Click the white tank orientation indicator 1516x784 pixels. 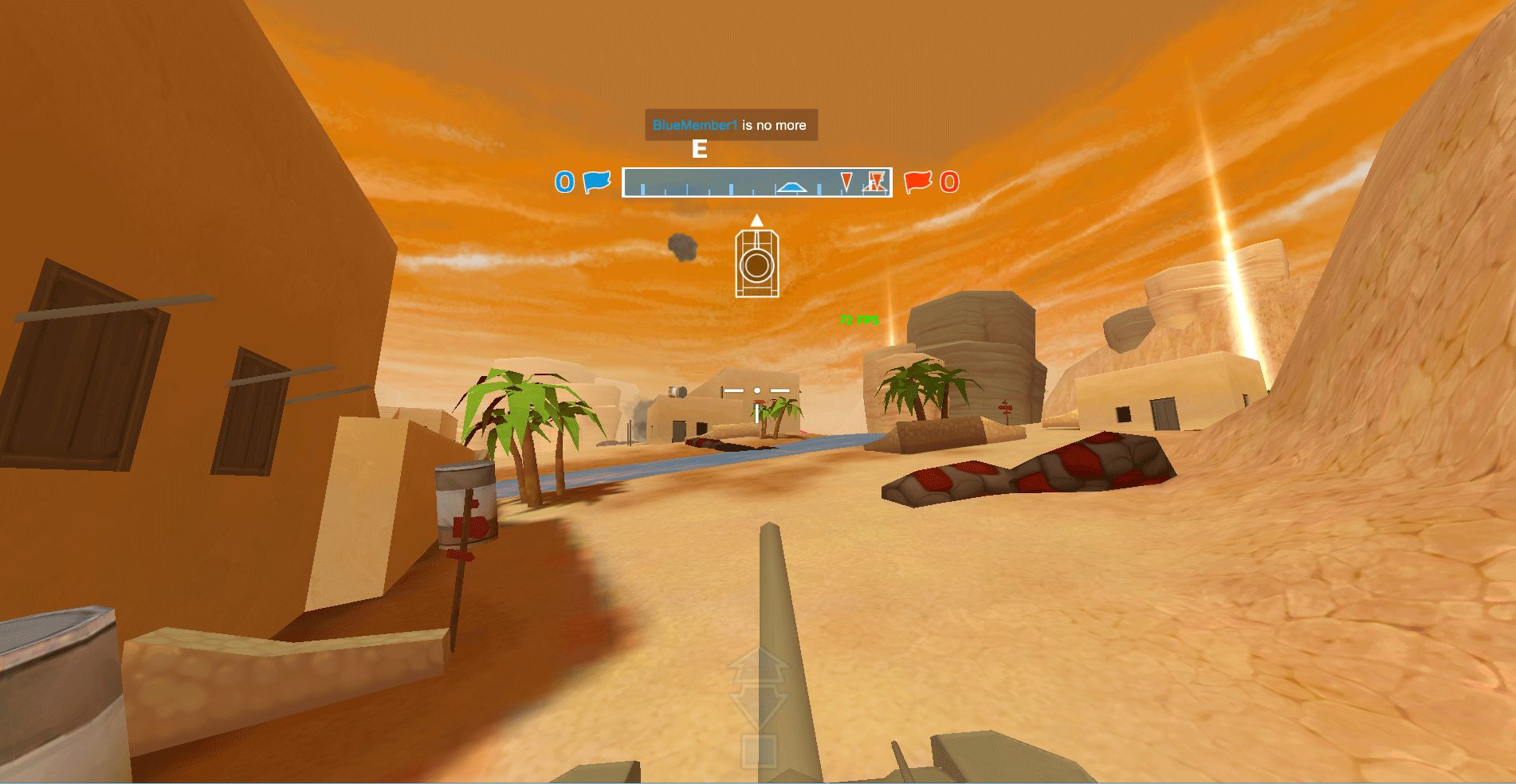click(x=756, y=263)
